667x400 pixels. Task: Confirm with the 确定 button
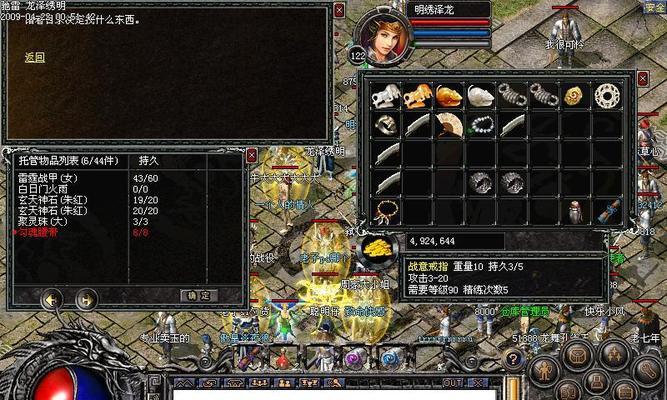197,295
